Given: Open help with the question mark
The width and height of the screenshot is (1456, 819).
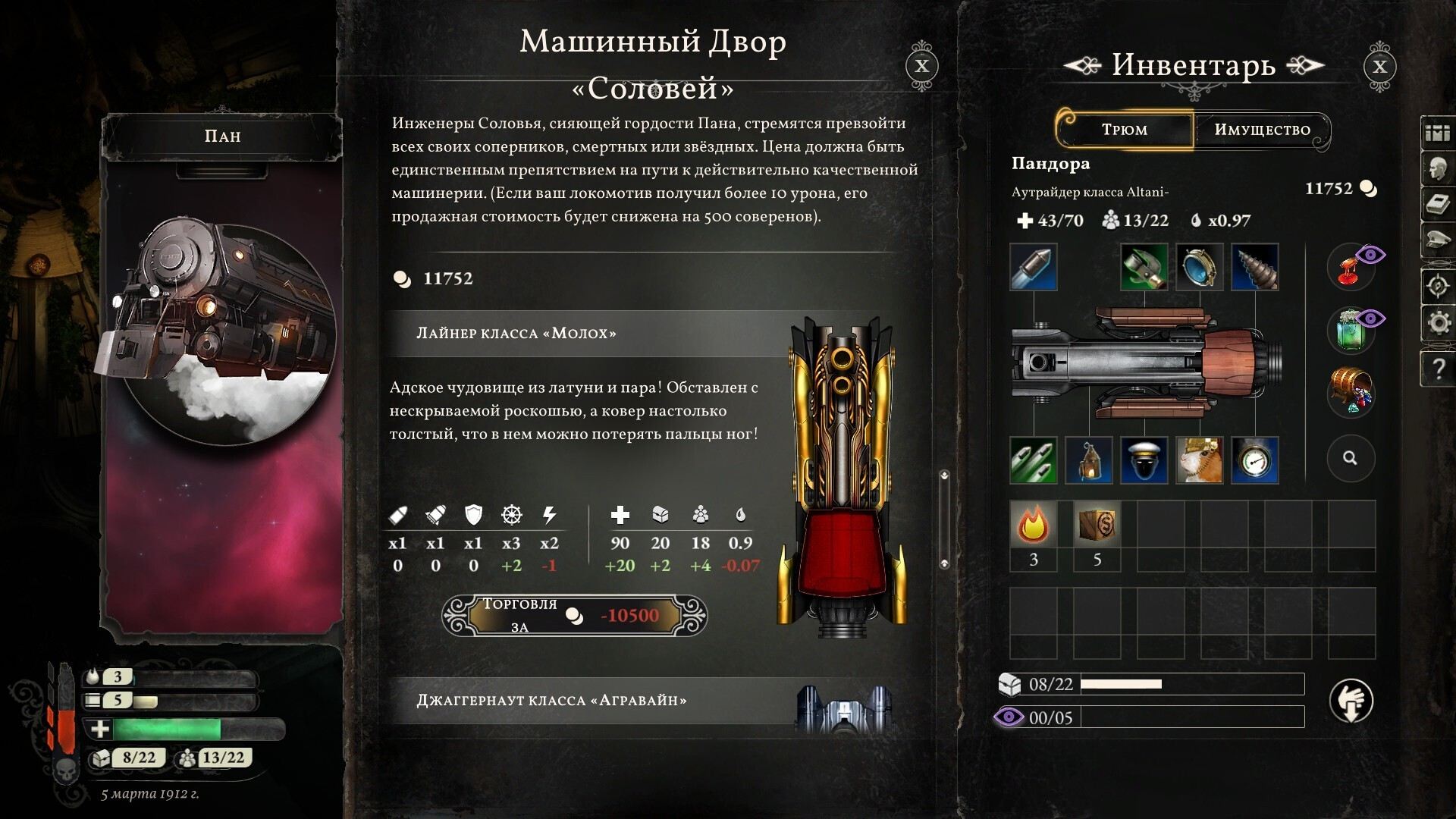Looking at the screenshot, I should (x=1439, y=369).
